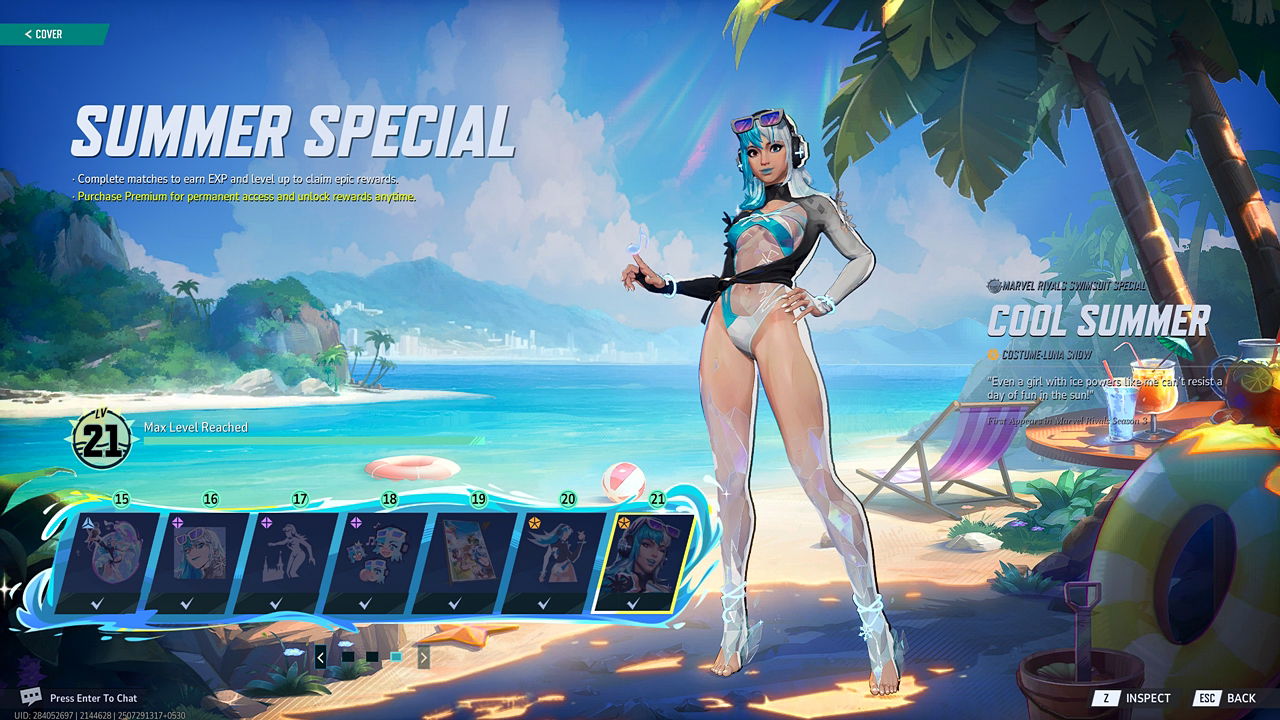Screen dimensions: 1280x720
Task: Click the next page arrow below rewards
Action: click(x=424, y=657)
